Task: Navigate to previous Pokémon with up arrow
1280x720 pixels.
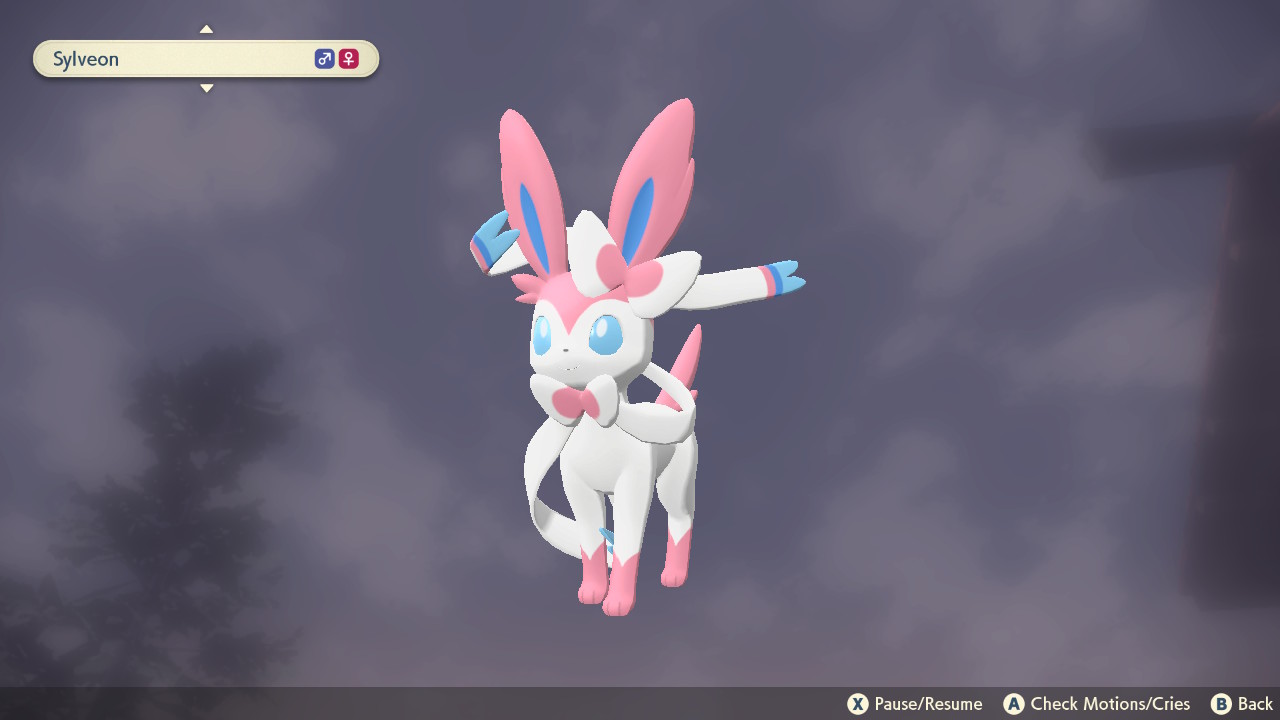Action: [206, 28]
